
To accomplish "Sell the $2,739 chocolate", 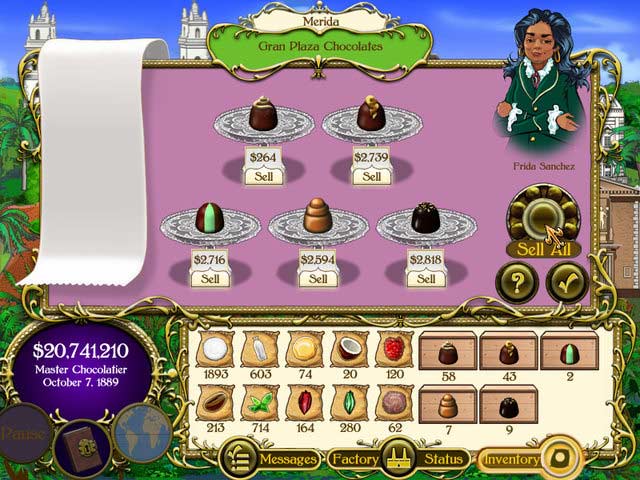I will tap(371, 176).
